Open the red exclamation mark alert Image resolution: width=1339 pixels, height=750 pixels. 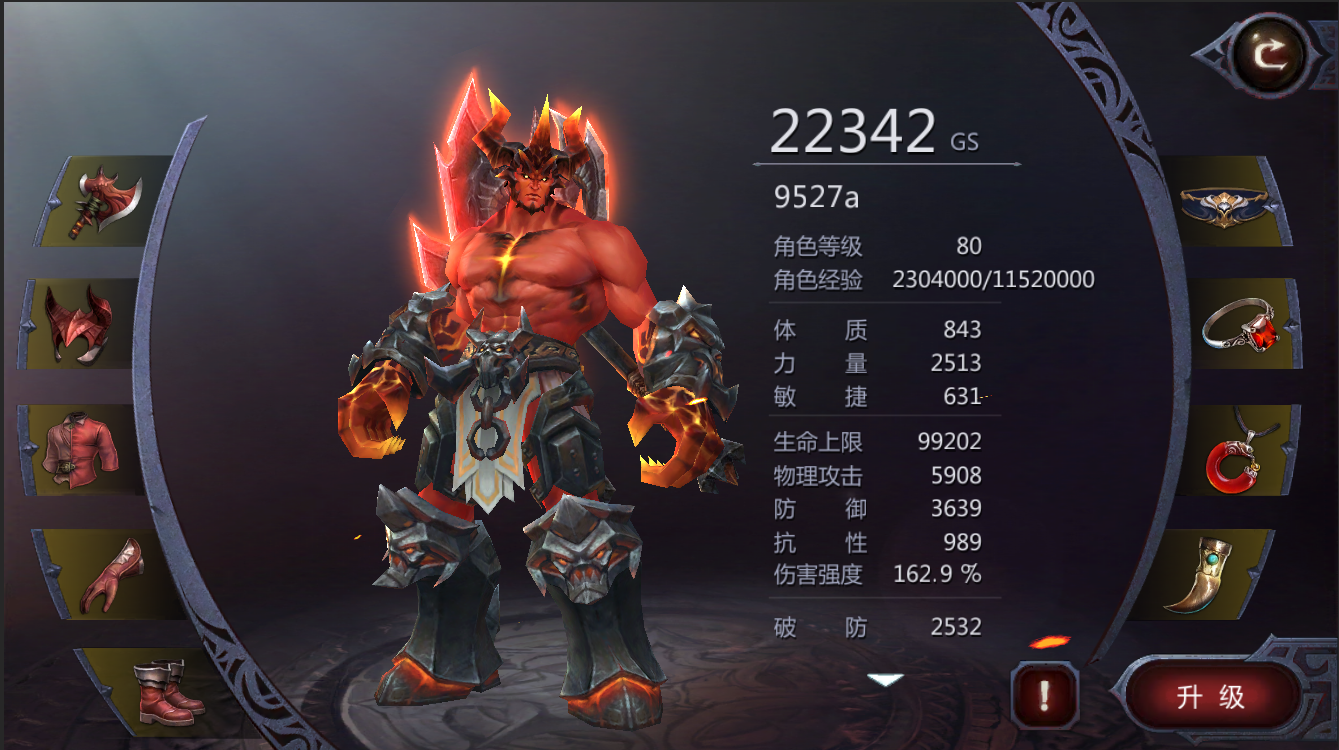click(1044, 694)
